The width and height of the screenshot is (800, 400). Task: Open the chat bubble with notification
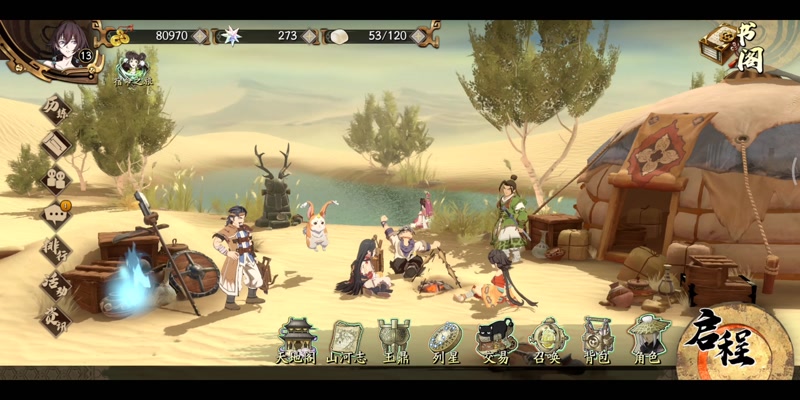pos(56,213)
